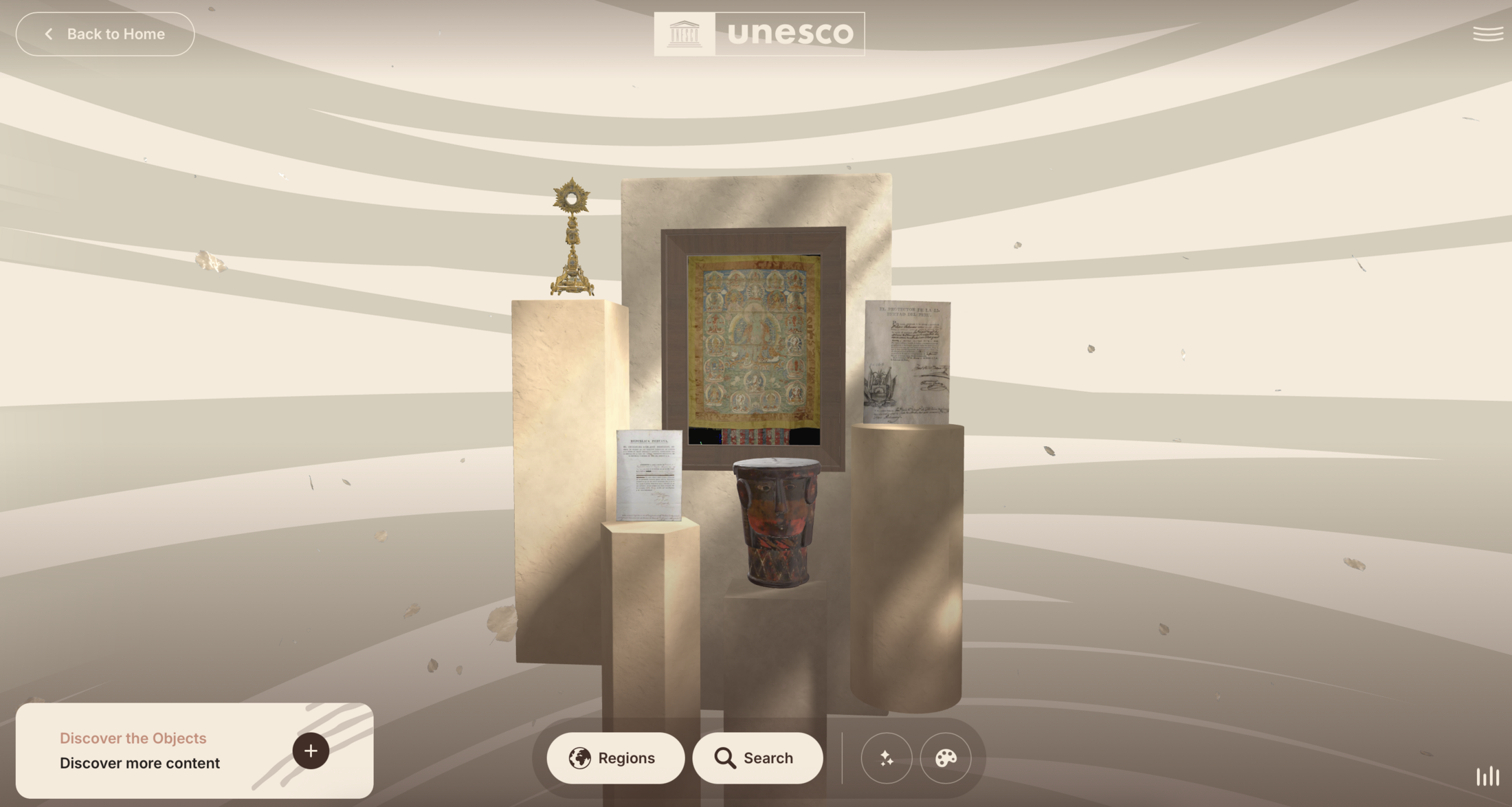Activate the sparkles icon button

pos(886,758)
